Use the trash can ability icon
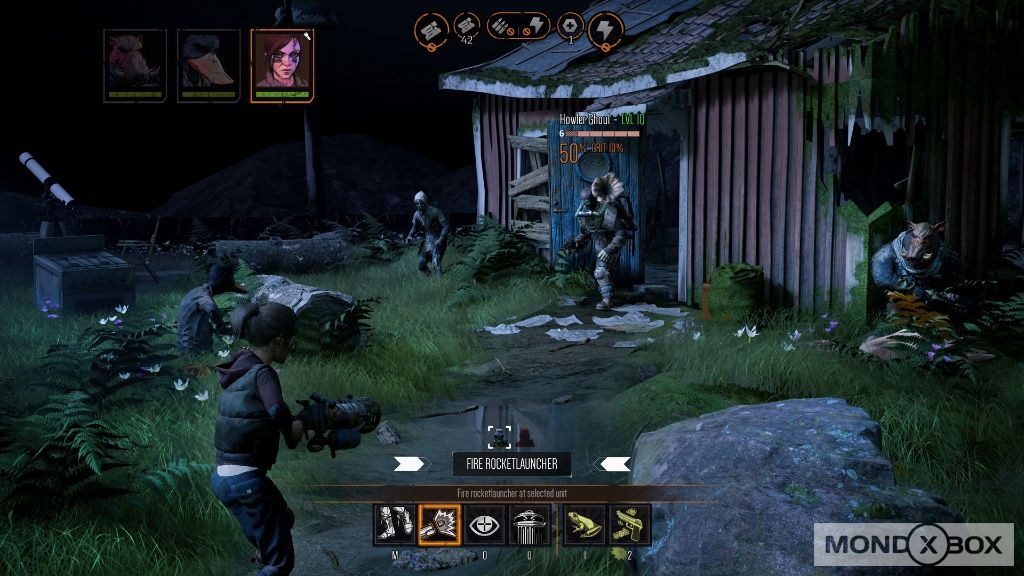 pos(530,524)
